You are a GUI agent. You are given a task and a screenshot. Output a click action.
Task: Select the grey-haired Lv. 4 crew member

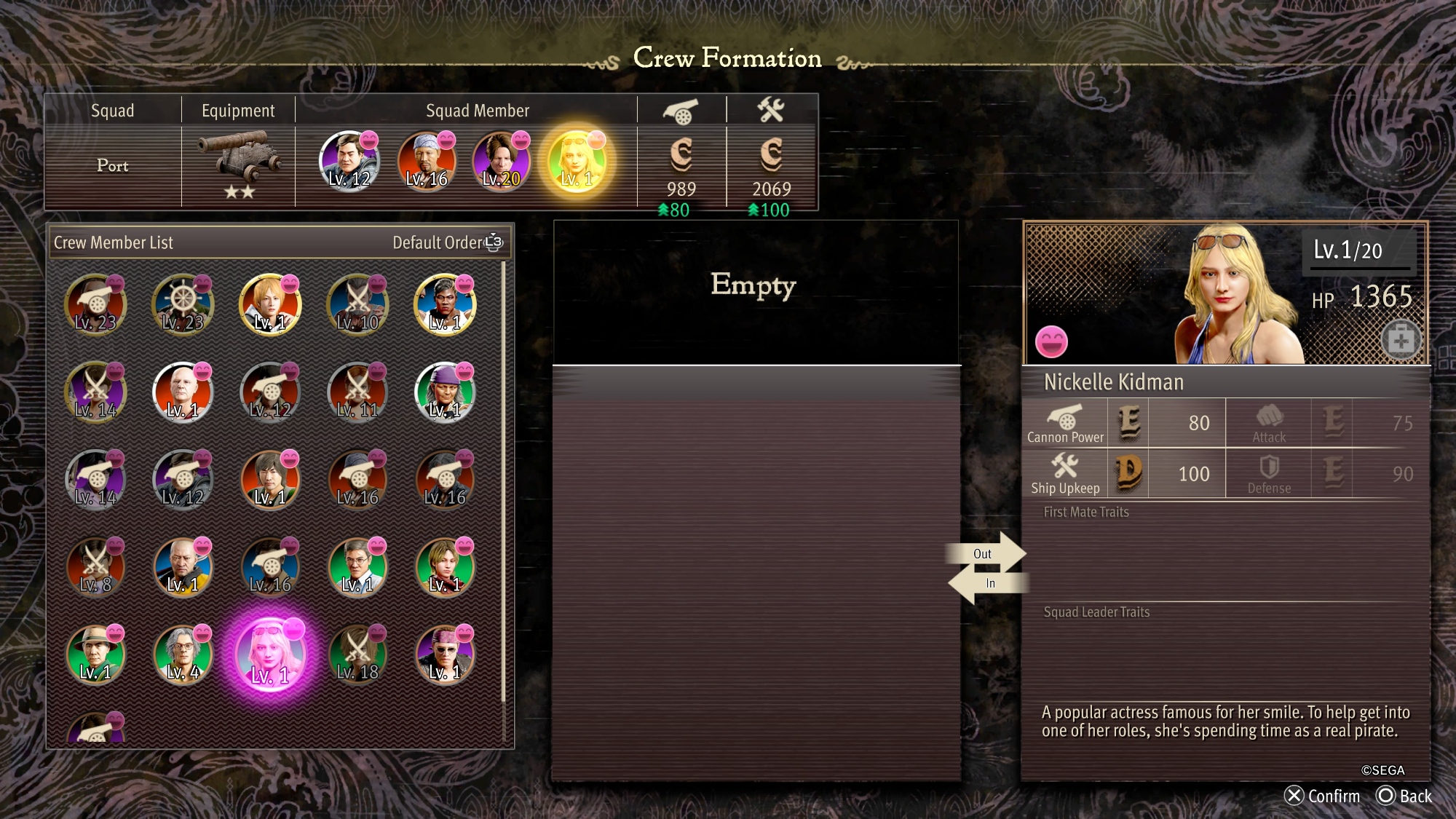(x=183, y=654)
